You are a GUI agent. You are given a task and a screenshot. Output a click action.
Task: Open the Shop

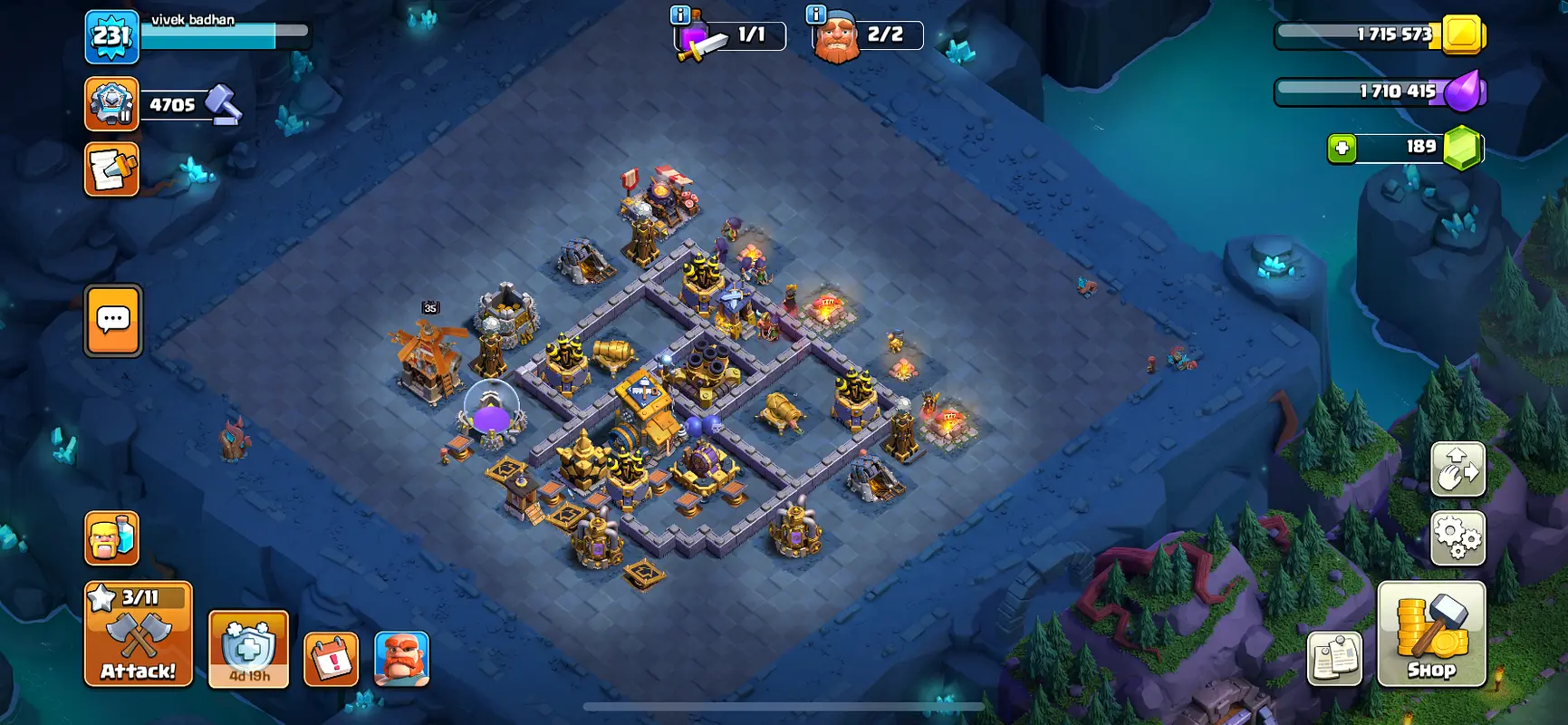(x=1430, y=634)
